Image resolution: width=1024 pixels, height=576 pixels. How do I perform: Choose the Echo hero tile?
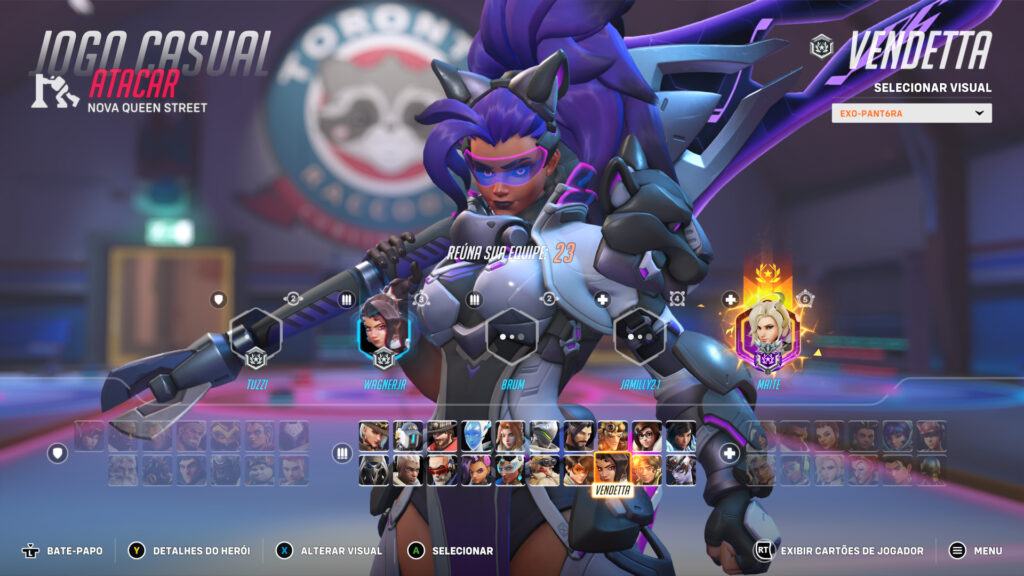tap(476, 435)
